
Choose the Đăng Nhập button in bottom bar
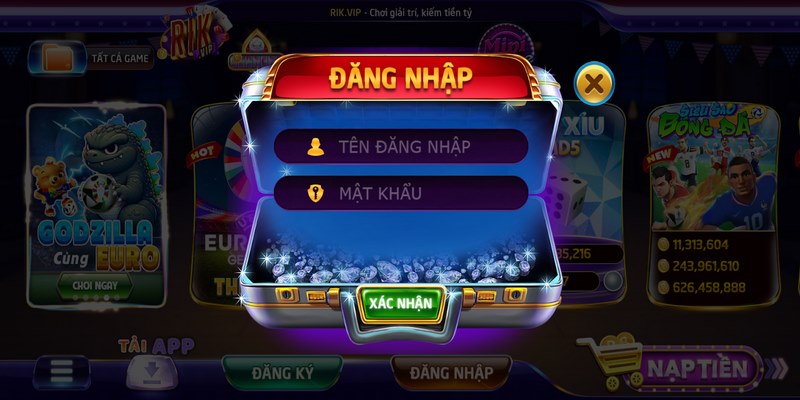click(x=450, y=373)
